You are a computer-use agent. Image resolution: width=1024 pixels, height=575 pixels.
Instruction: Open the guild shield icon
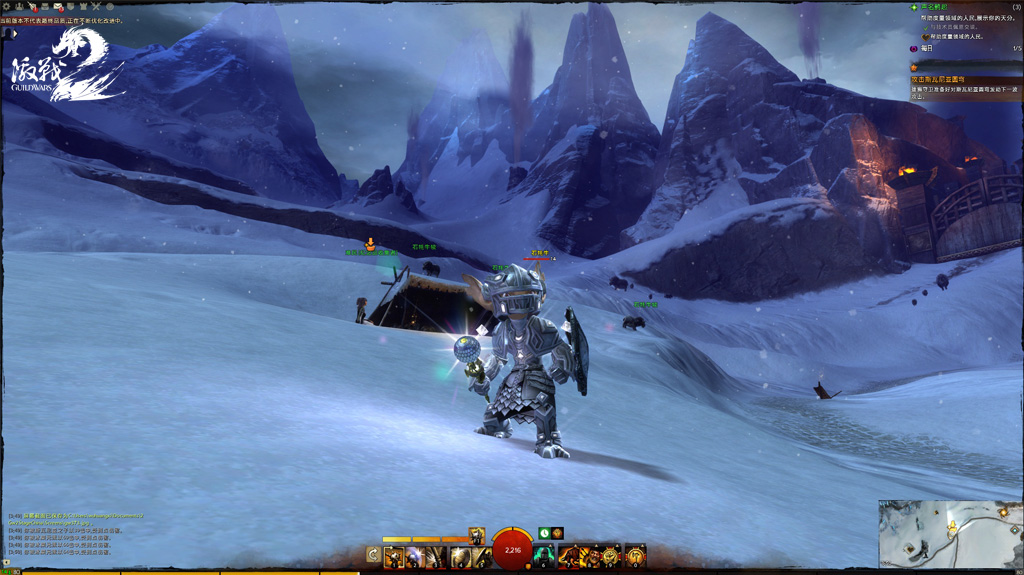pos(71,8)
